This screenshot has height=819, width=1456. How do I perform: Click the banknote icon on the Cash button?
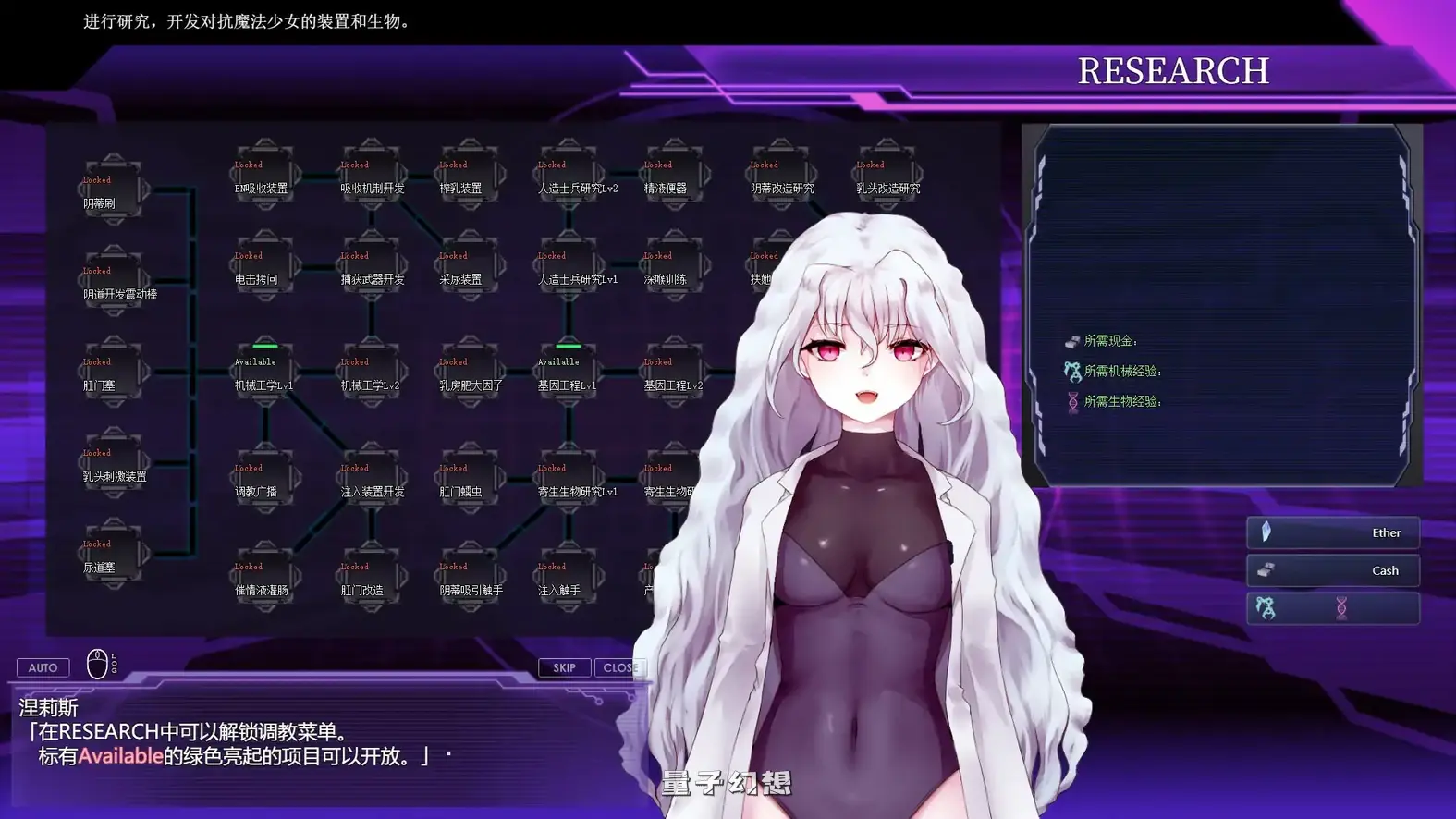pos(1266,570)
